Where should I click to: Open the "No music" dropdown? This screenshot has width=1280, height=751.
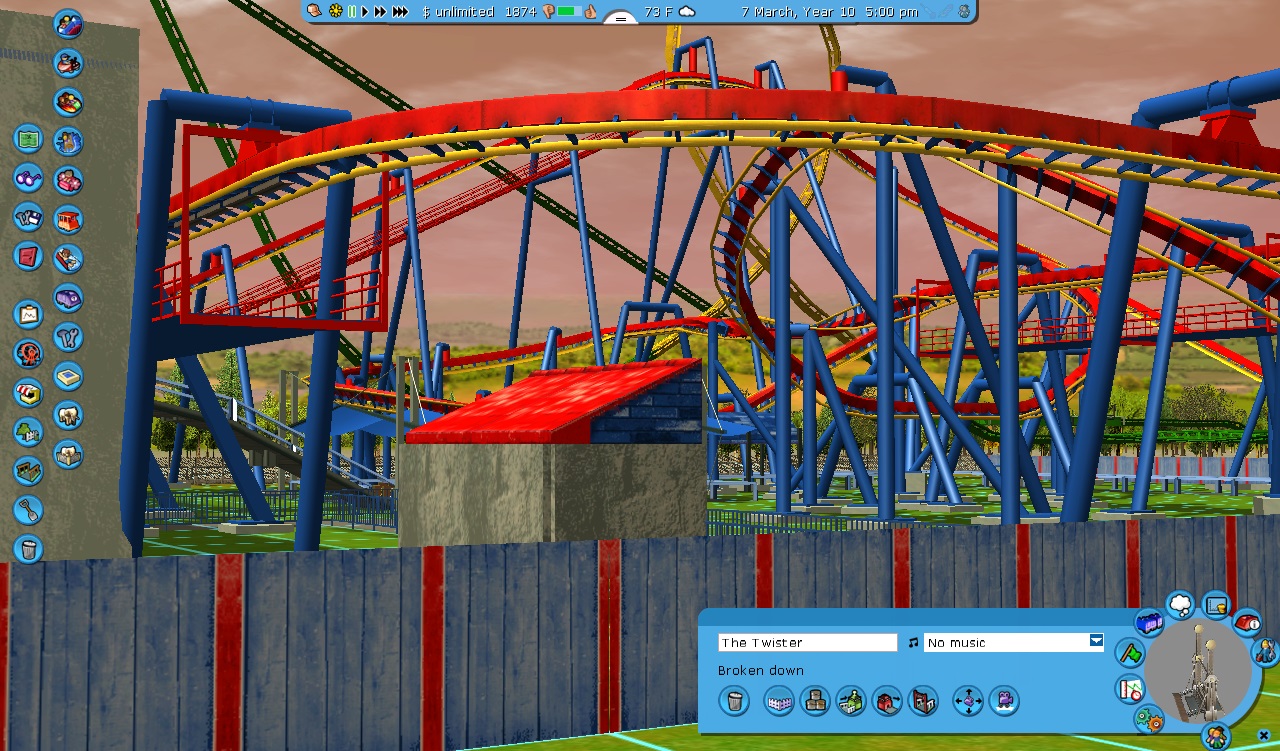[x=1096, y=642]
